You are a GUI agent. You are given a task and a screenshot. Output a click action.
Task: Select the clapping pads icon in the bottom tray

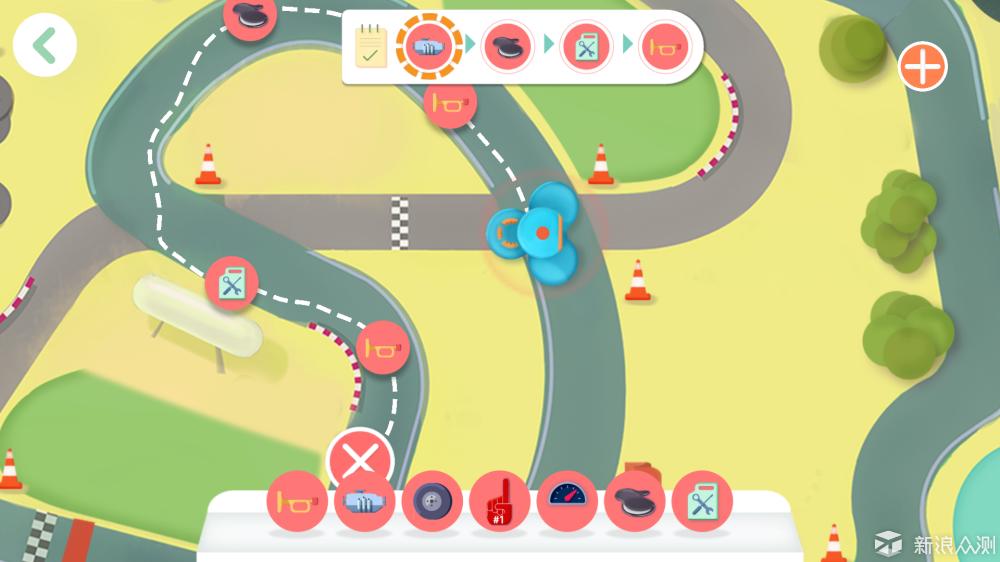634,500
